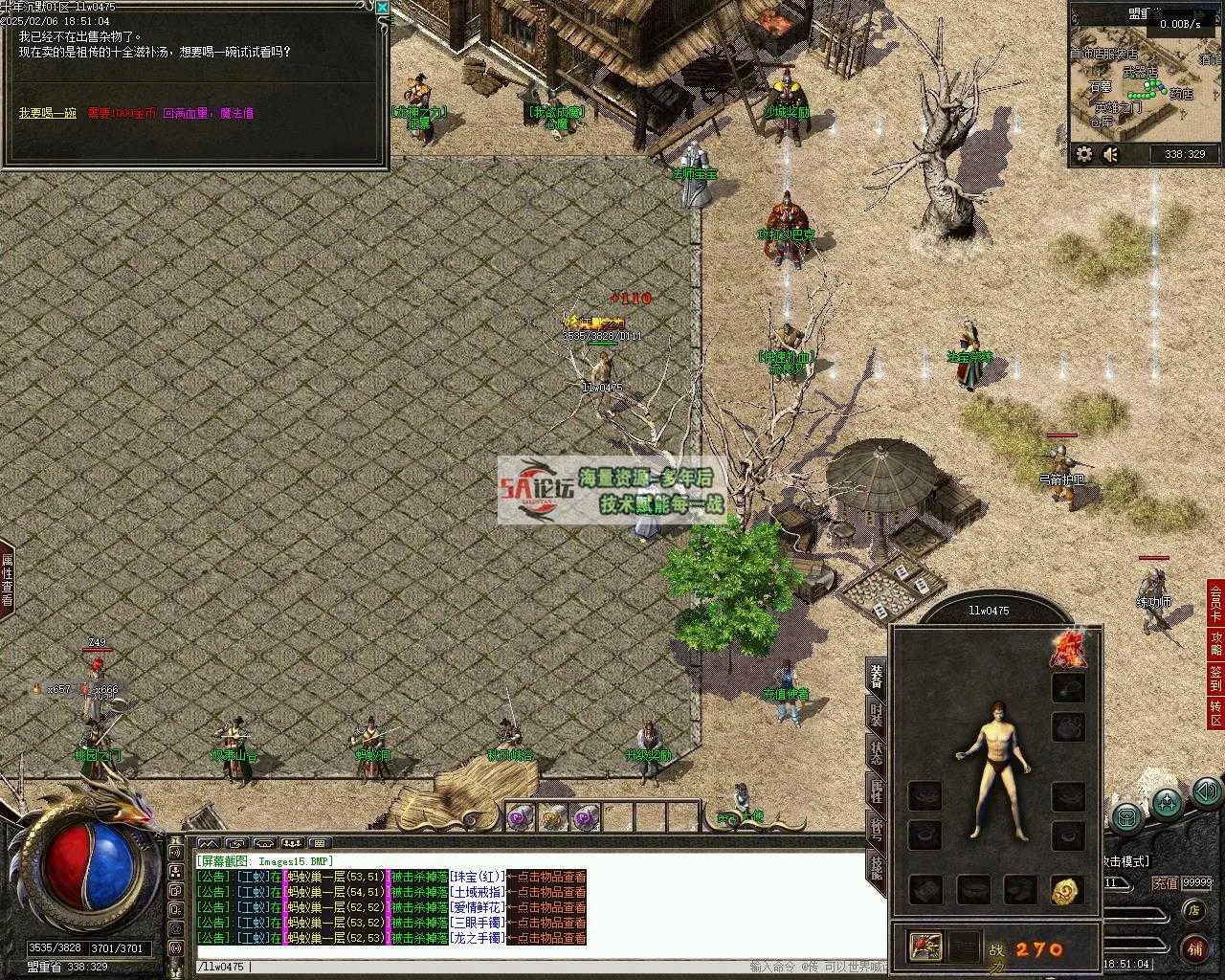Open the 状态 status tab
The image size is (1225, 980).
tap(876, 753)
